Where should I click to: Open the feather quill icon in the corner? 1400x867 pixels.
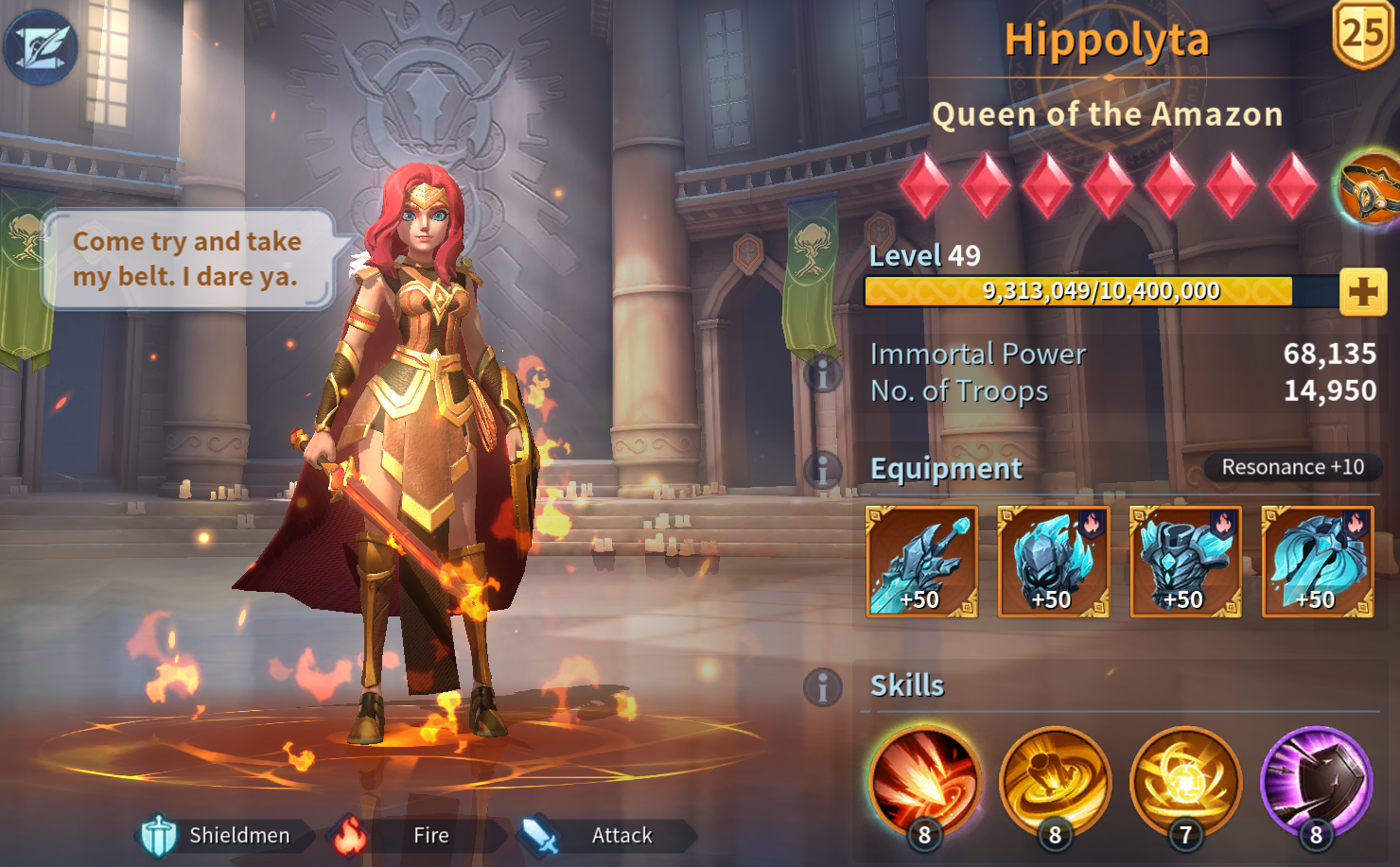(41, 47)
